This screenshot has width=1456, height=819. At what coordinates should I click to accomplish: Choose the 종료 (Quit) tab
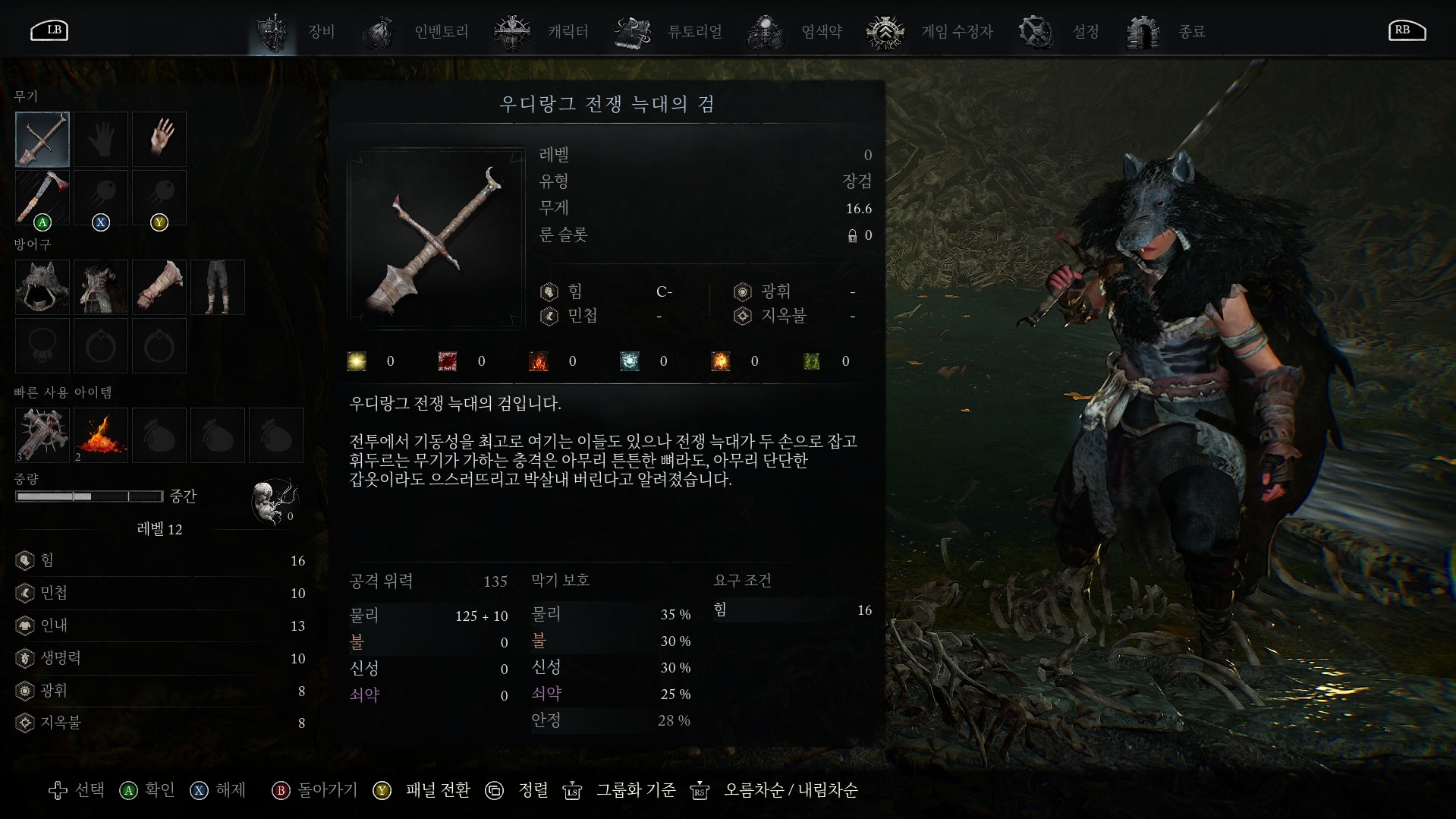tap(1166, 32)
